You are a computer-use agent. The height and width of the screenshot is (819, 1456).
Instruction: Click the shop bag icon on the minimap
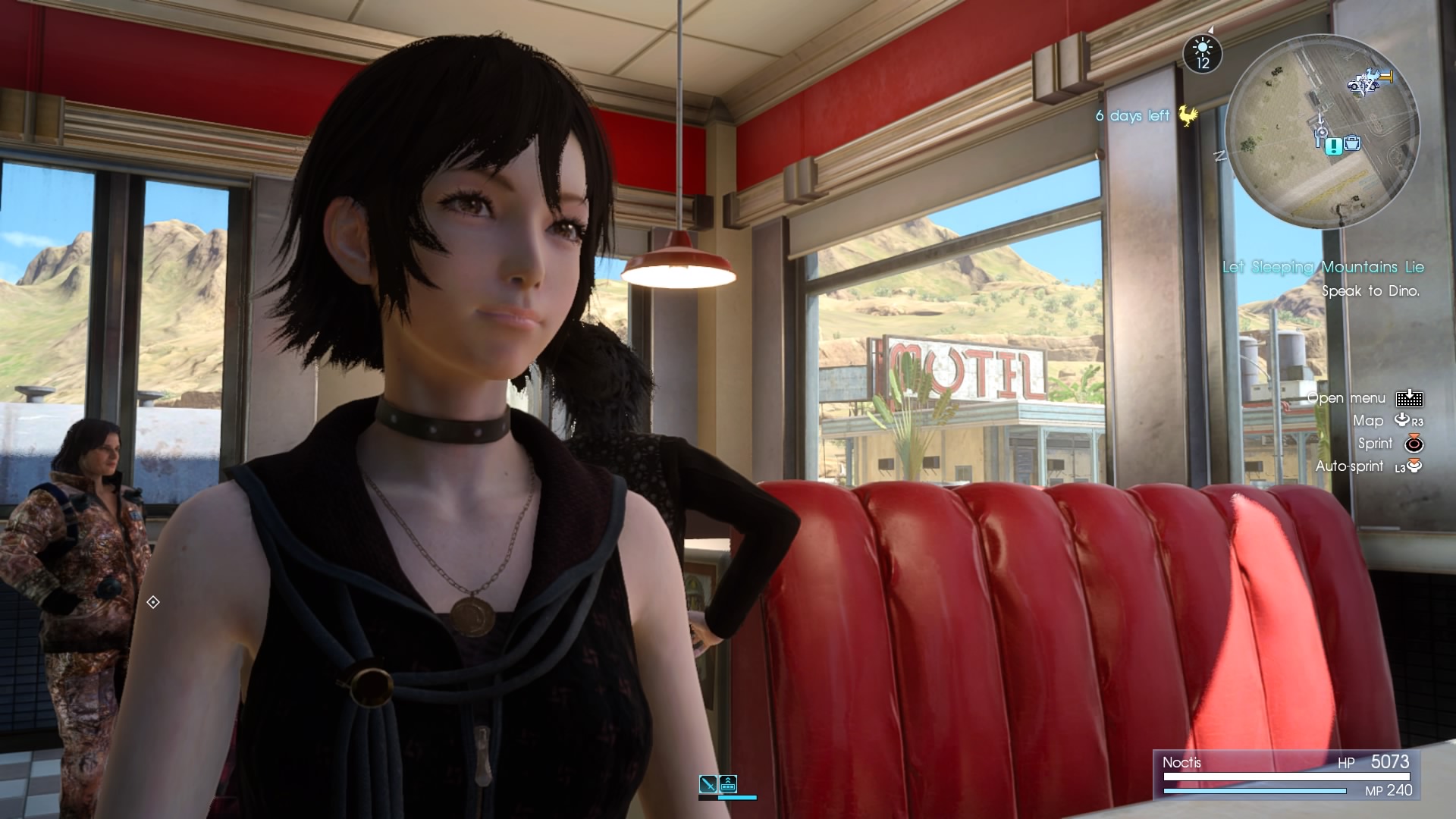(1351, 144)
